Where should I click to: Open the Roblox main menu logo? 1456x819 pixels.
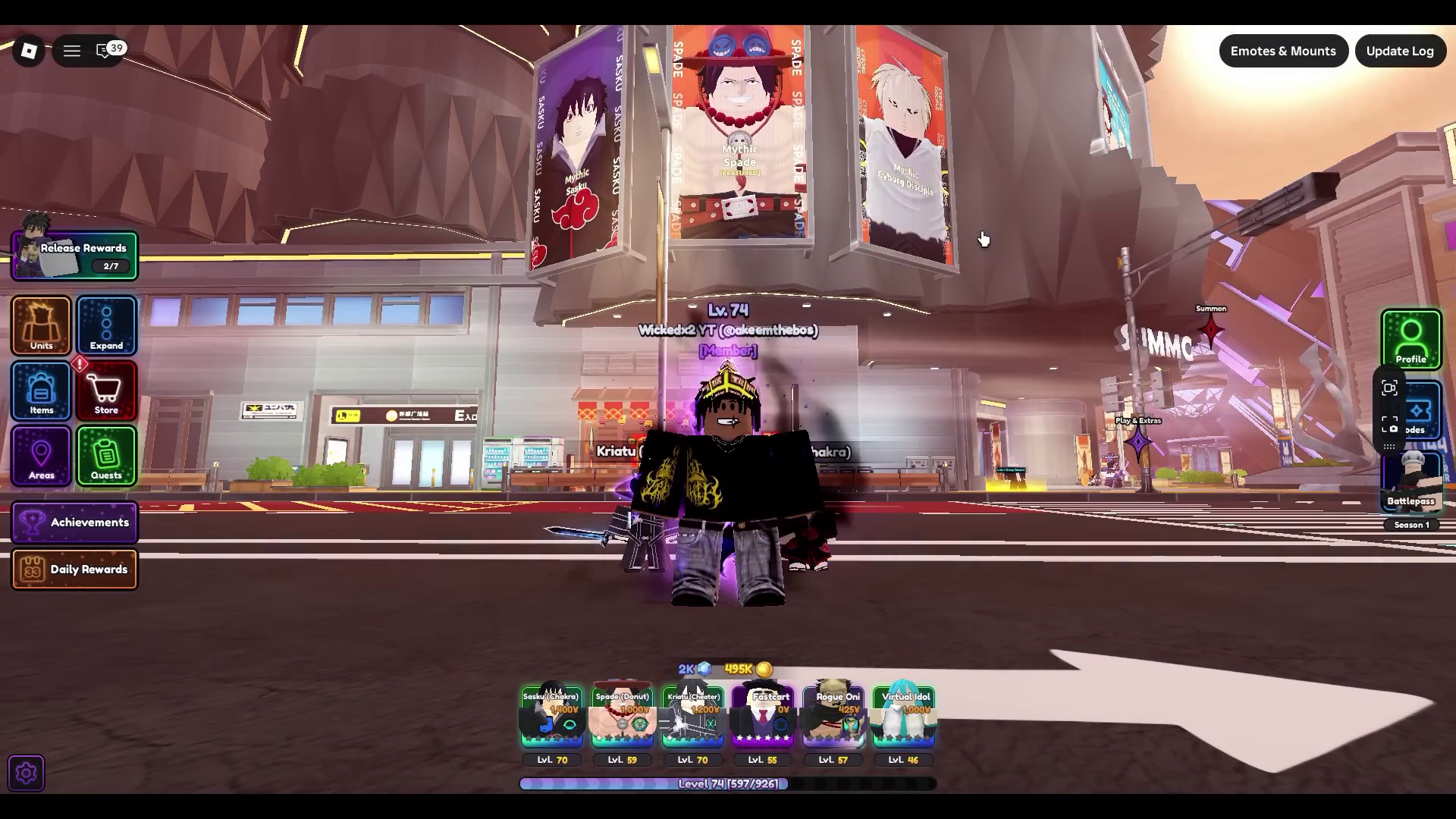(29, 51)
